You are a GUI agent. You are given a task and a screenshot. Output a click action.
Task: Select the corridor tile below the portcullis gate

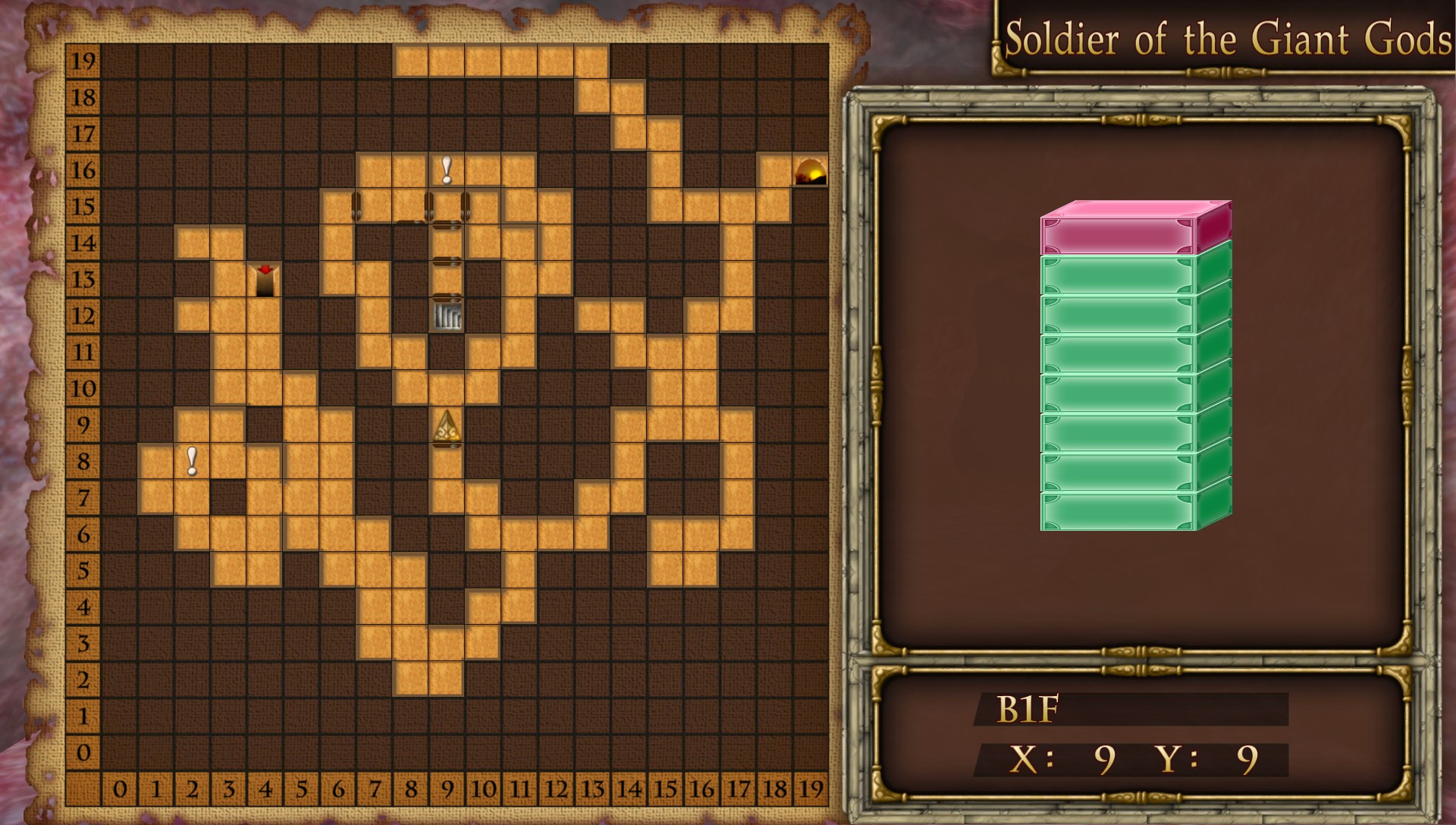point(446,389)
